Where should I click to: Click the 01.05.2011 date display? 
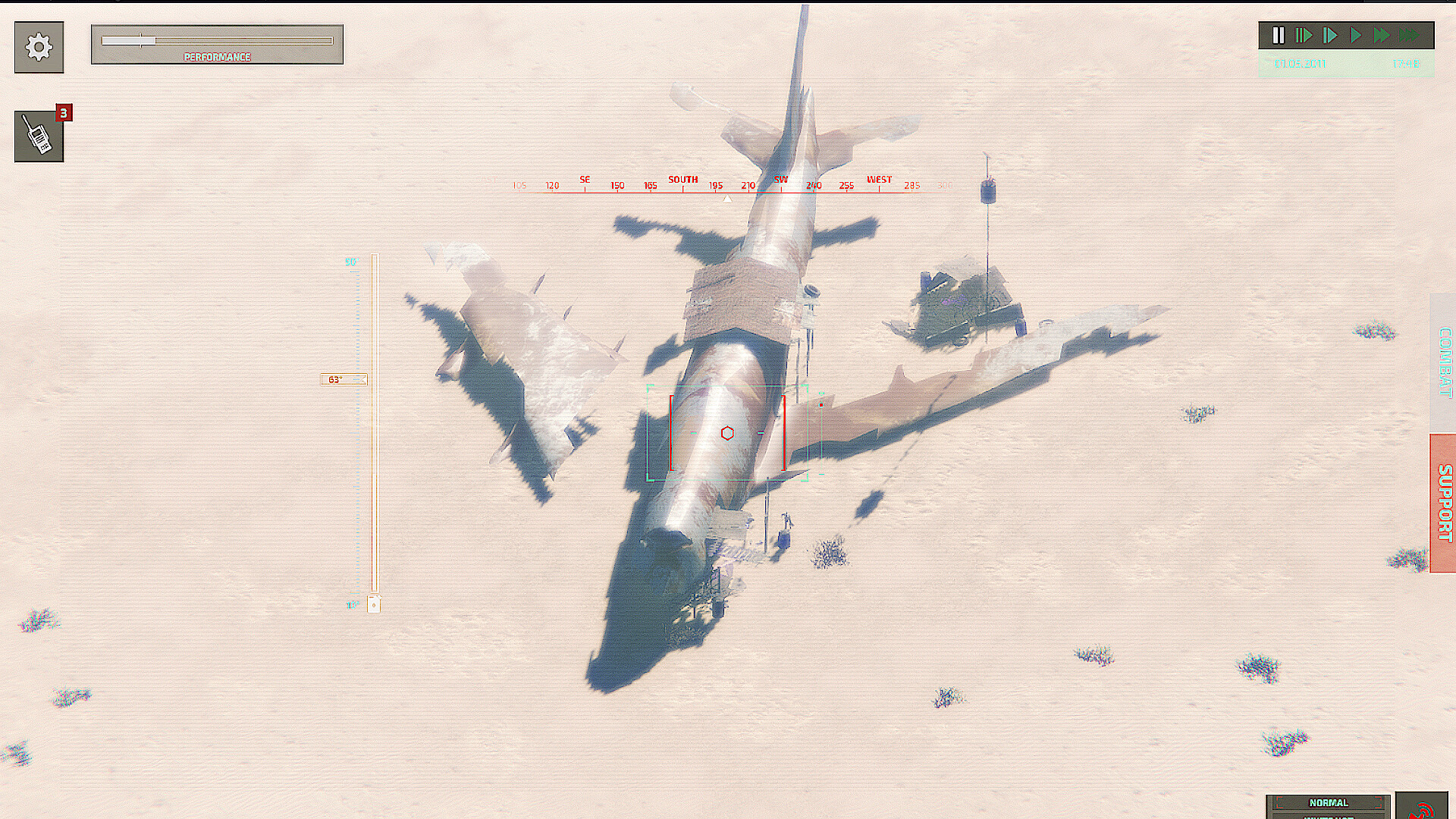coord(1299,64)
